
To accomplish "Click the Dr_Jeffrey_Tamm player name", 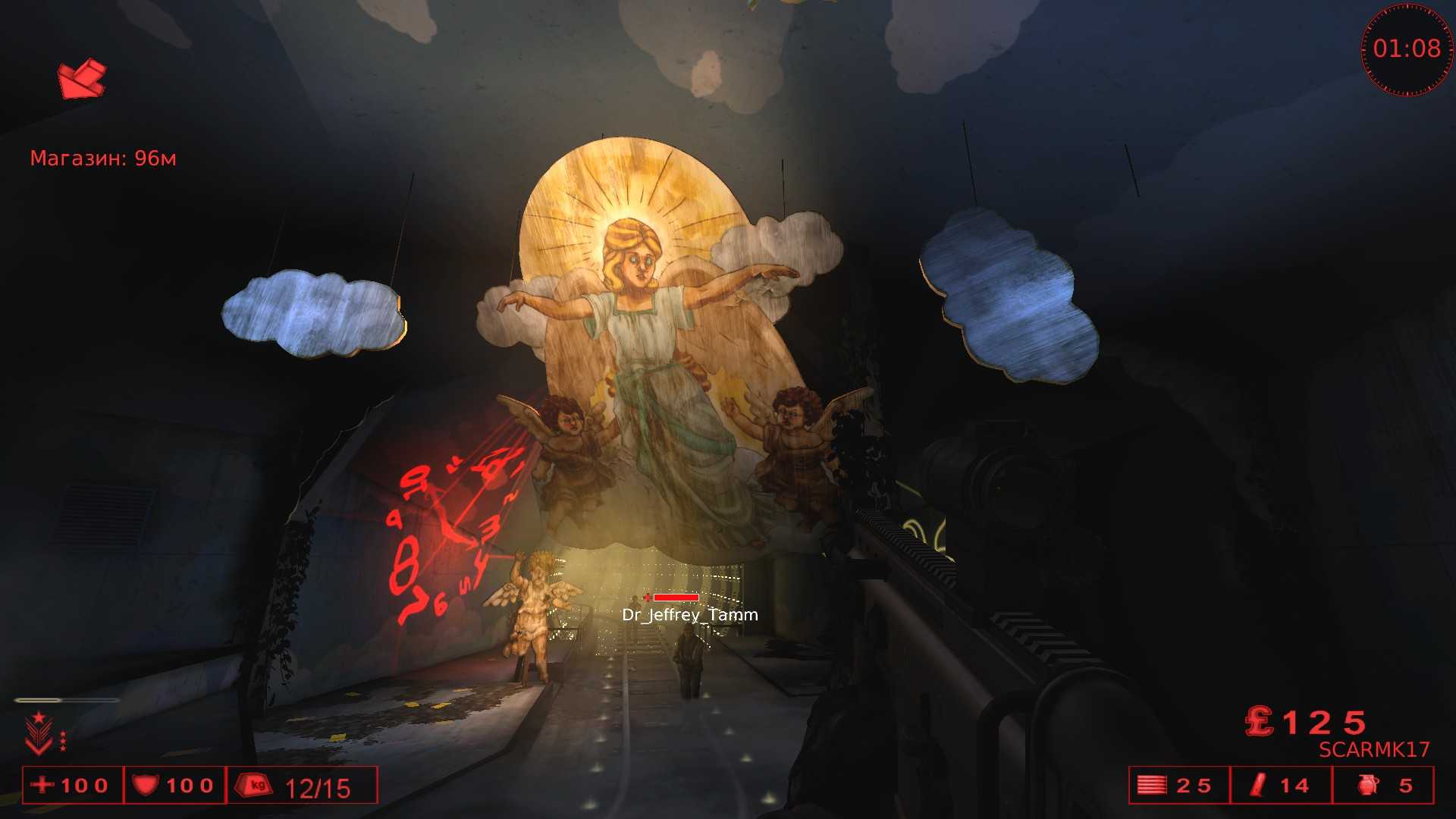I will [689, 616].
